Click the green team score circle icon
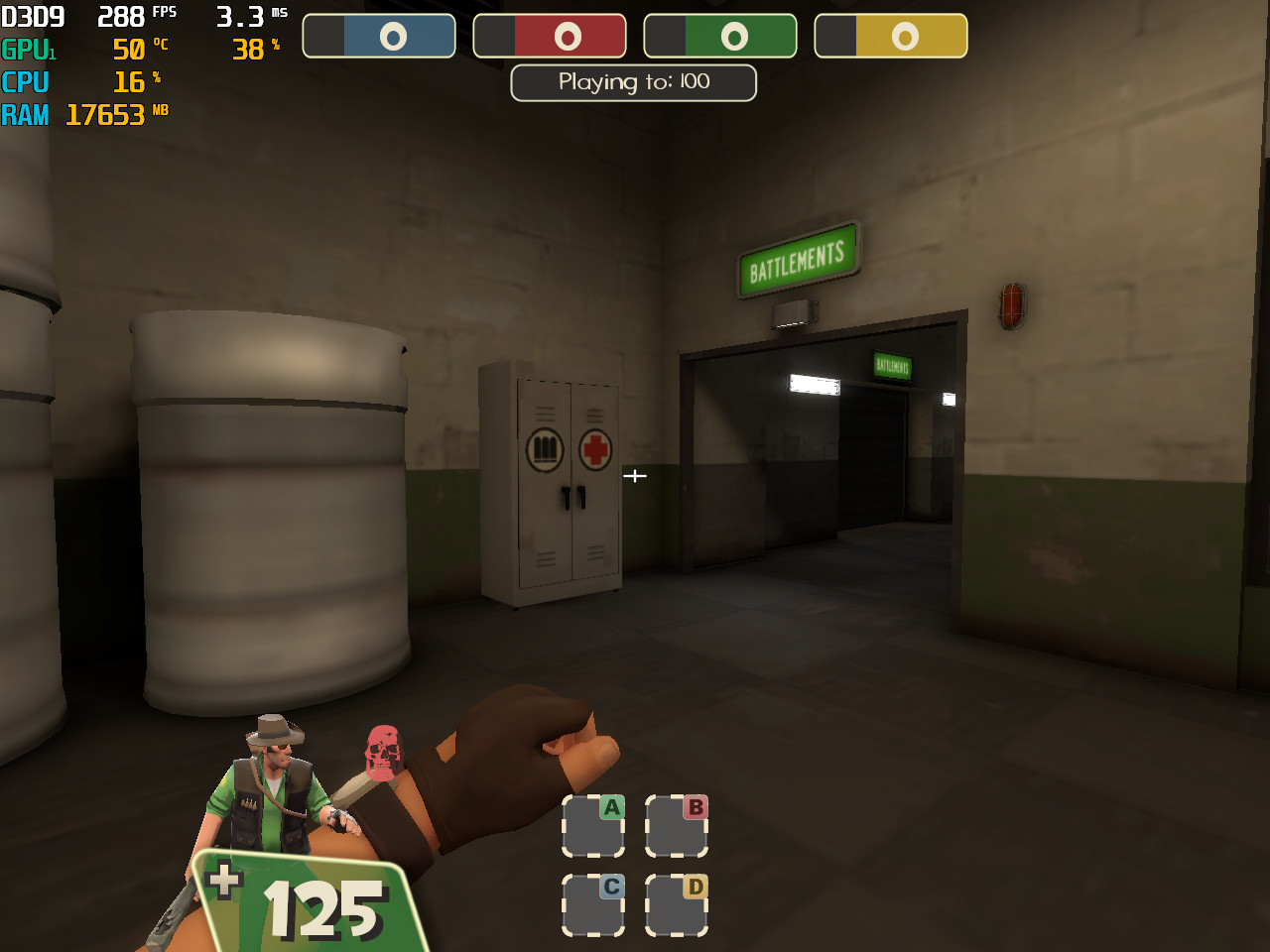The image size is (1270, 952). point(733,35)
